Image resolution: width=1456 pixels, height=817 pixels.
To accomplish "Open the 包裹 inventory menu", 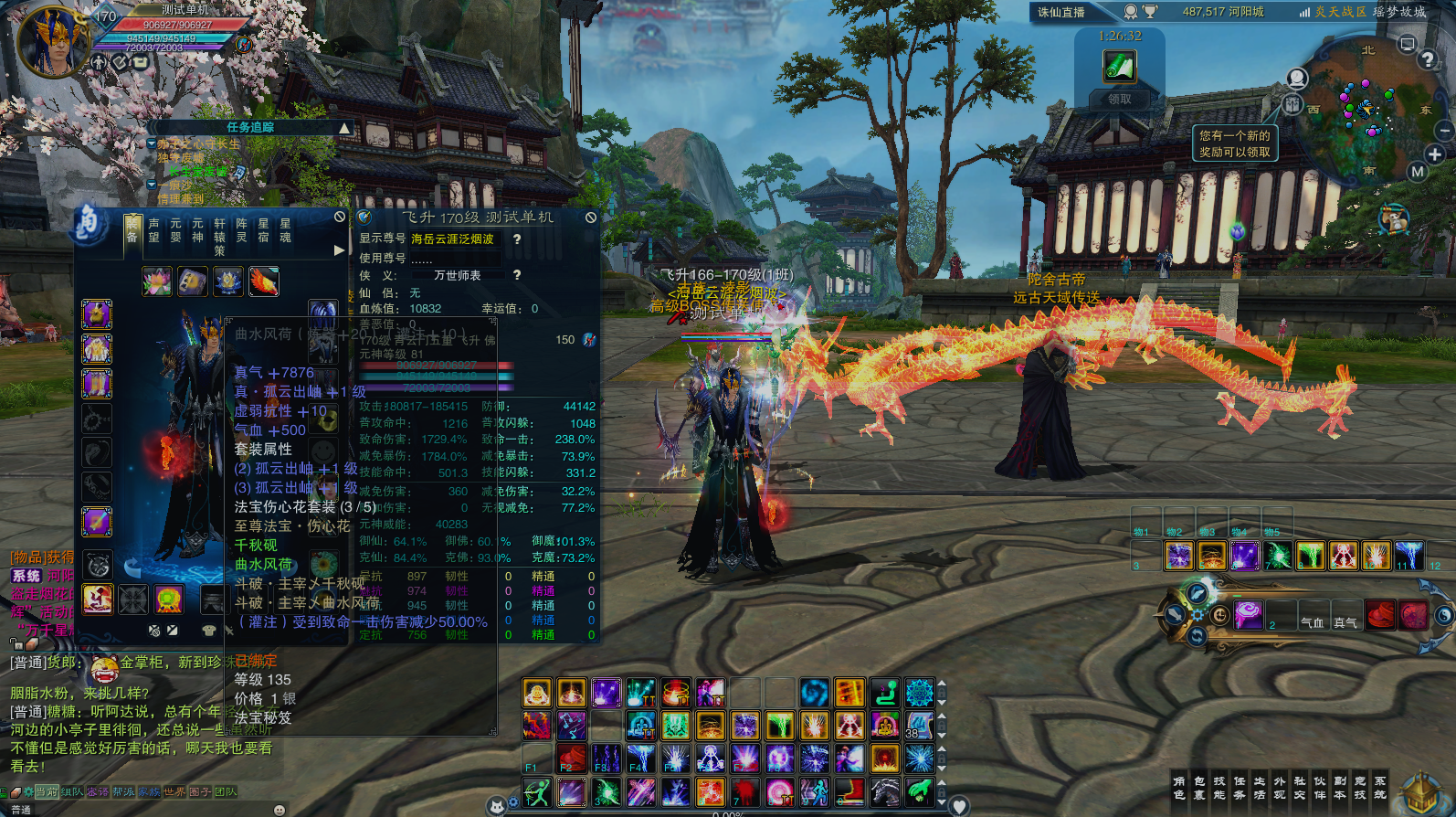I will pos(1199,788).
